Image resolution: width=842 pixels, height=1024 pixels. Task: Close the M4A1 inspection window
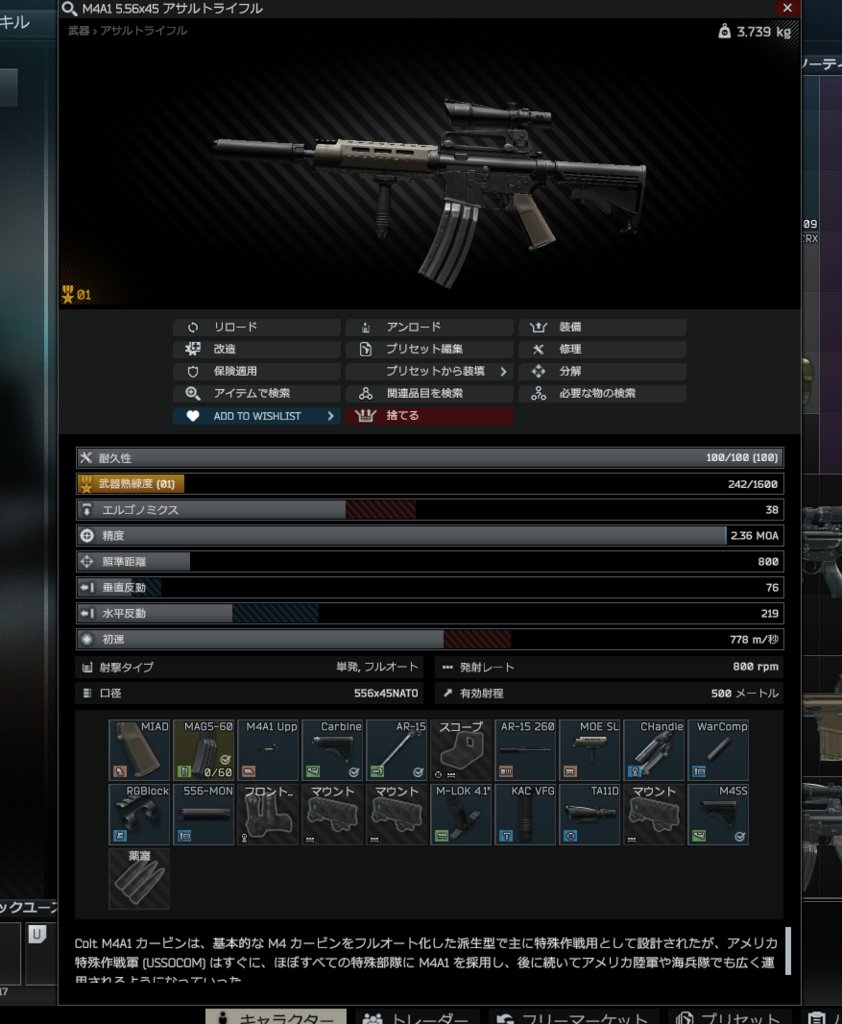click(788, 8)
